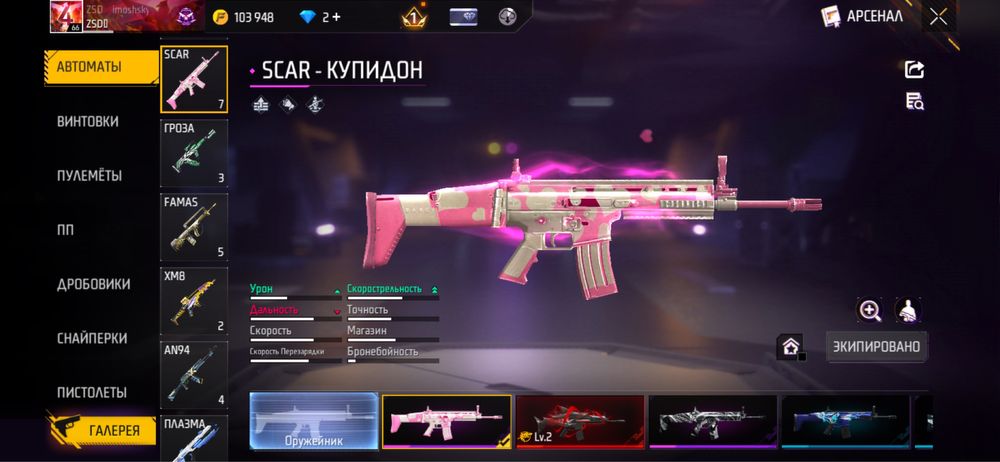1000x462 pixels.
Task: Pick the XM8 weapon entry
Action: click(x=194, y=301)
